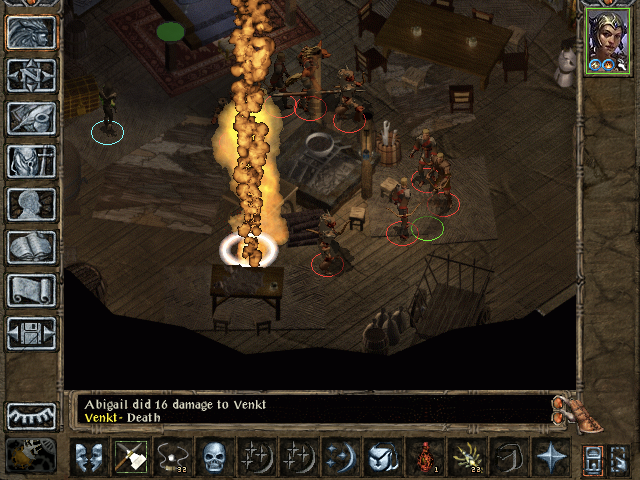Show the character record (head bust) screen
This screenshot has width=640, height=480.
click(x=31, y=204)
